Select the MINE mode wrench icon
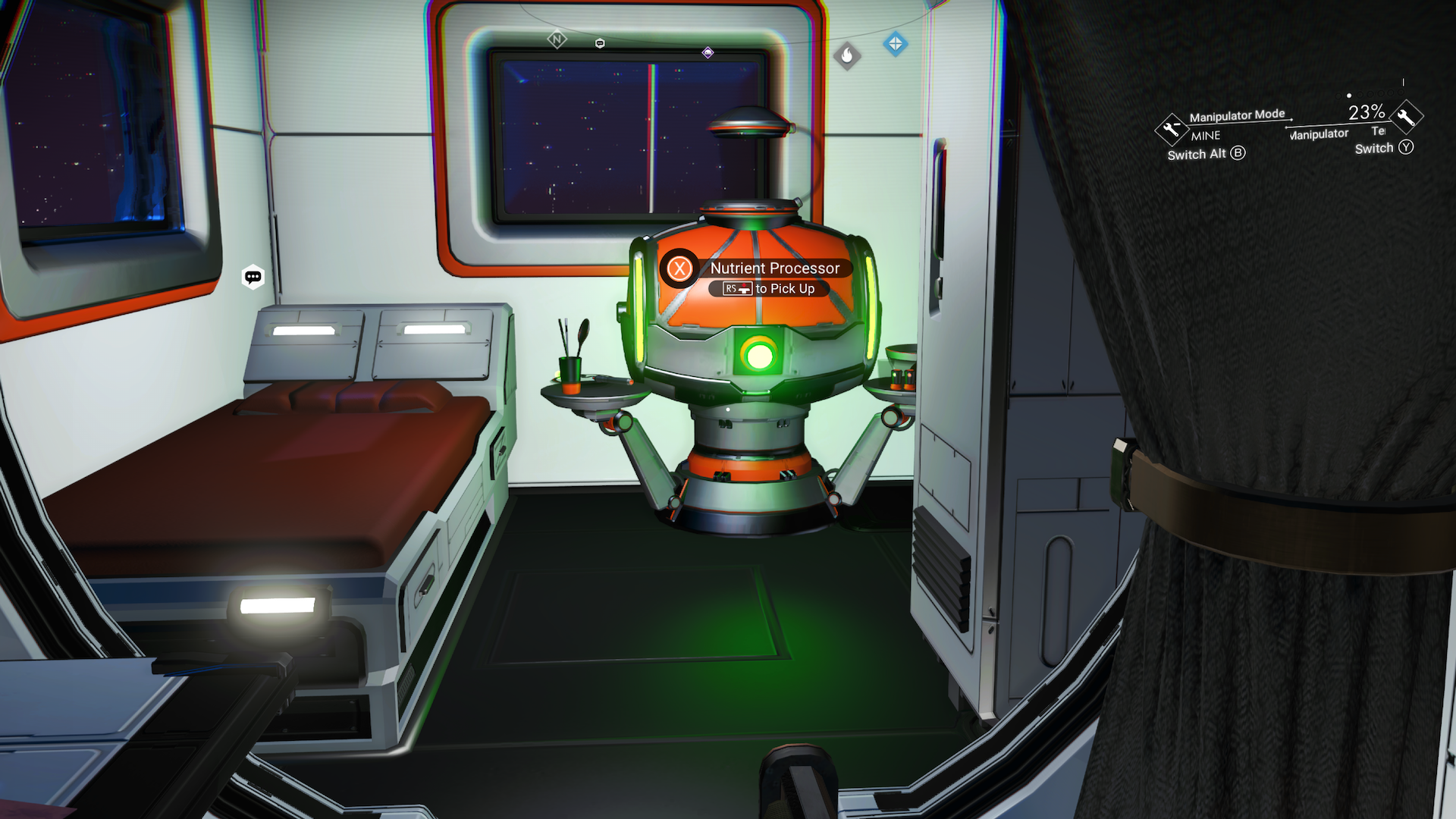 coord(1172,129)
